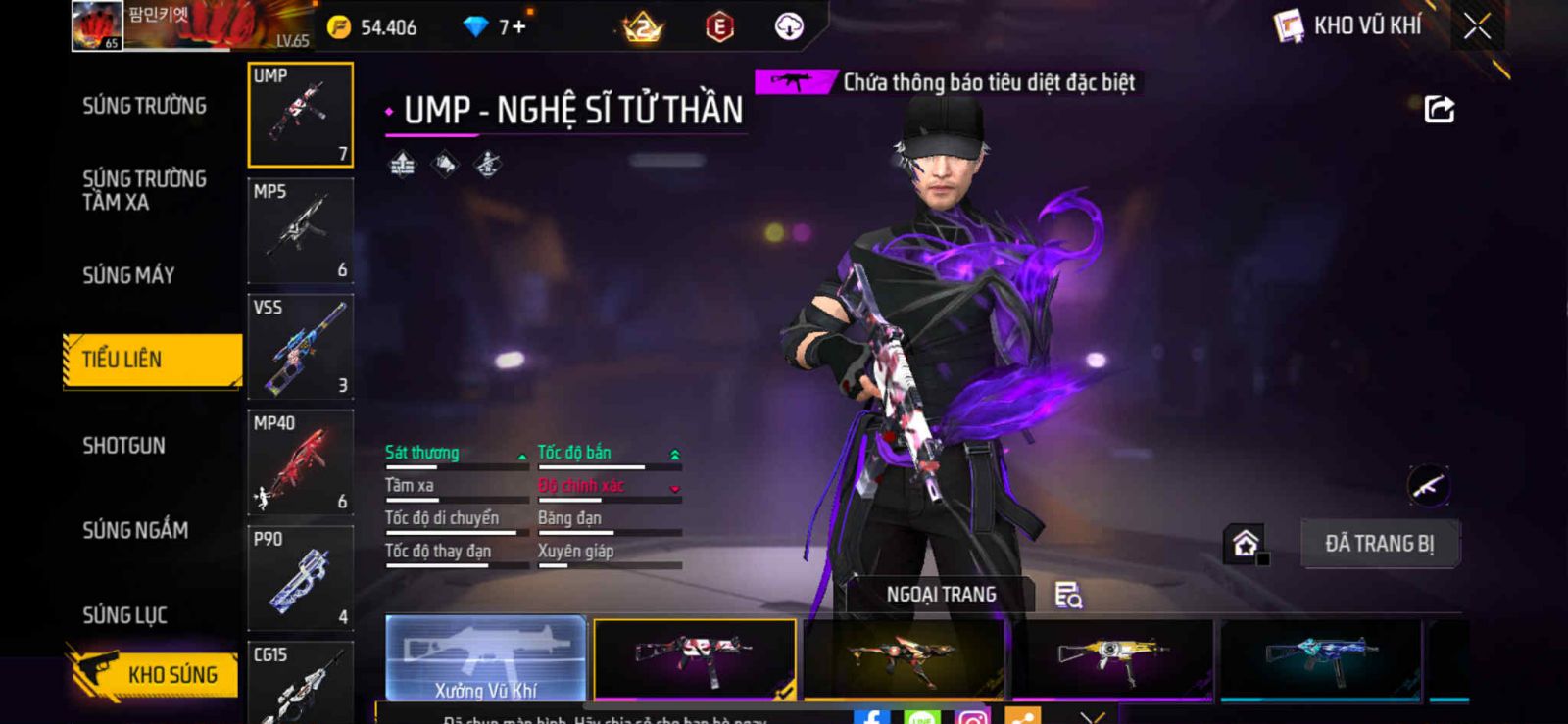Select the blue UMP skin thumbnail
Screen dimensions: 1568x724
pos(1320,658)
